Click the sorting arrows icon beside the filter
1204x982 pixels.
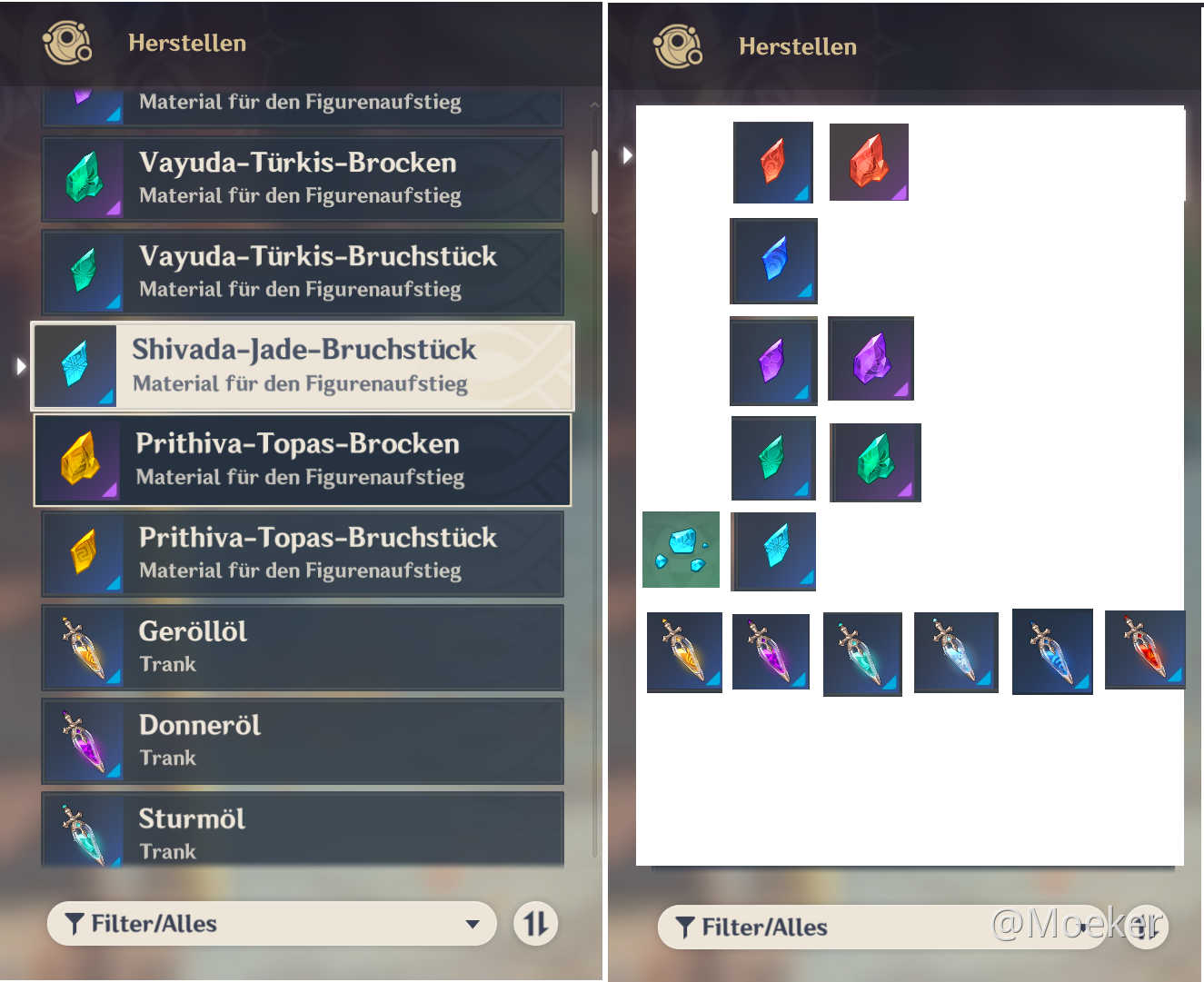536,924
